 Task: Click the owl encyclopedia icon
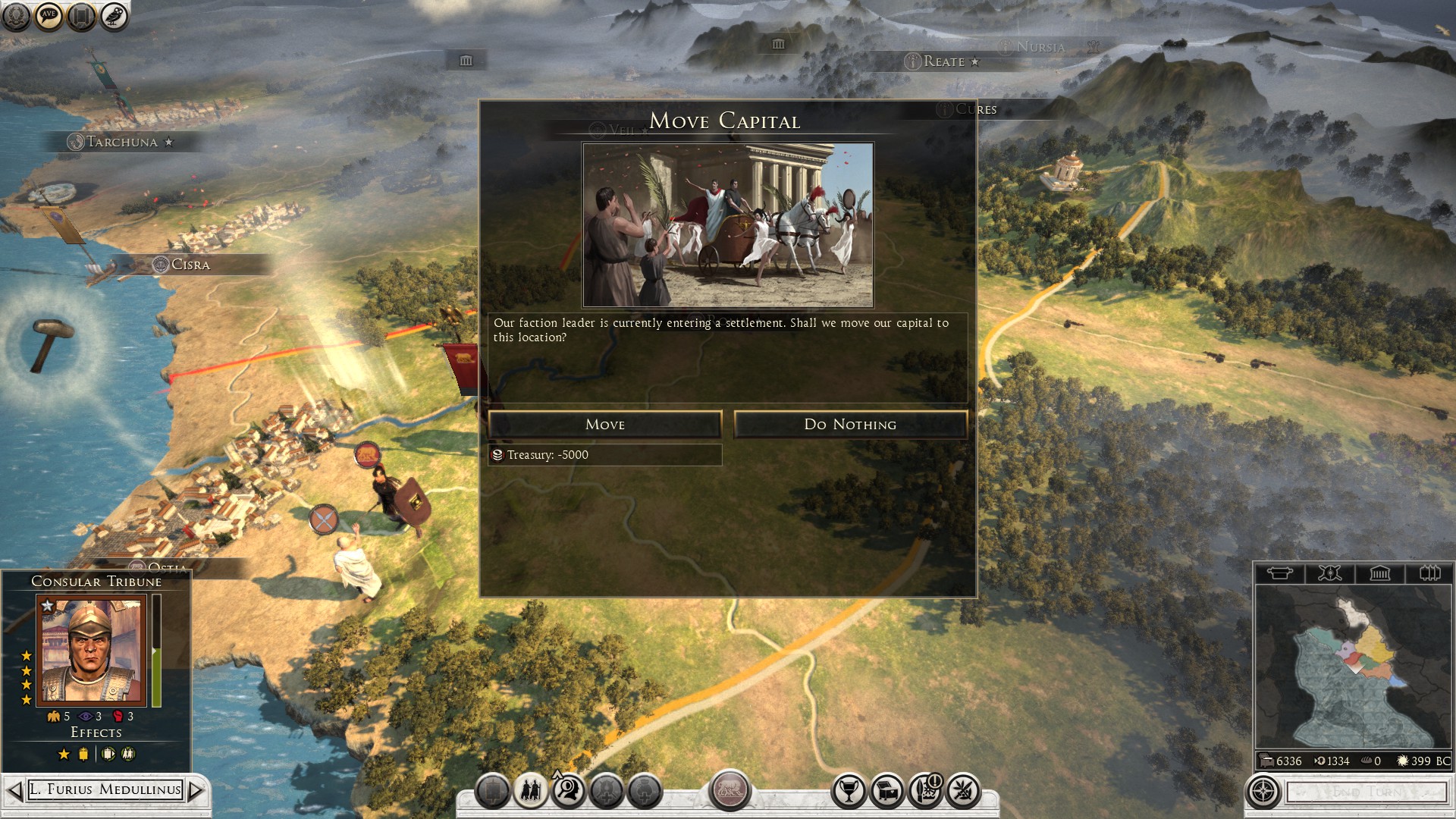(x=114, y=16)
